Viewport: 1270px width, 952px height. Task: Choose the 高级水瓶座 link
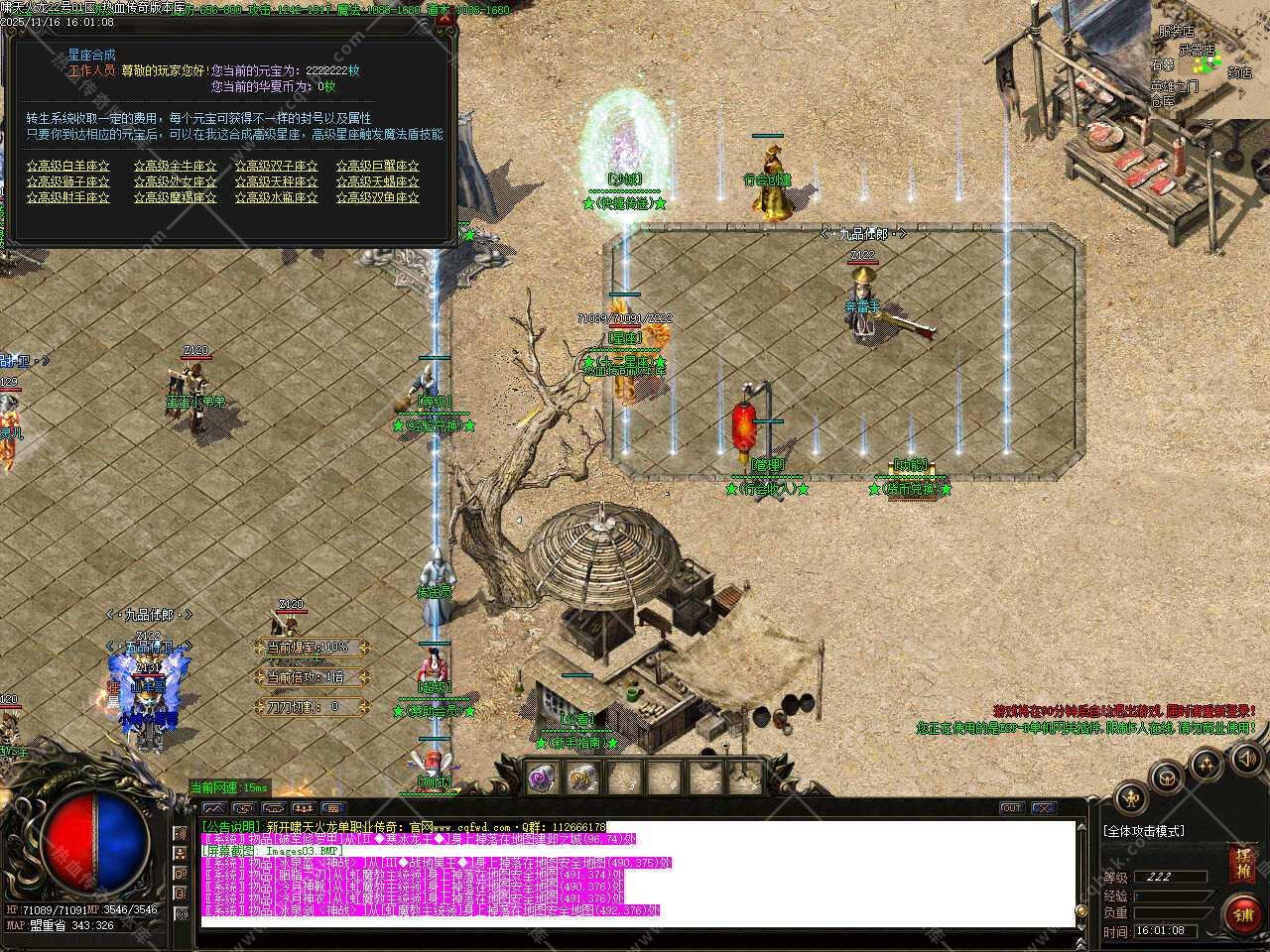277,198
